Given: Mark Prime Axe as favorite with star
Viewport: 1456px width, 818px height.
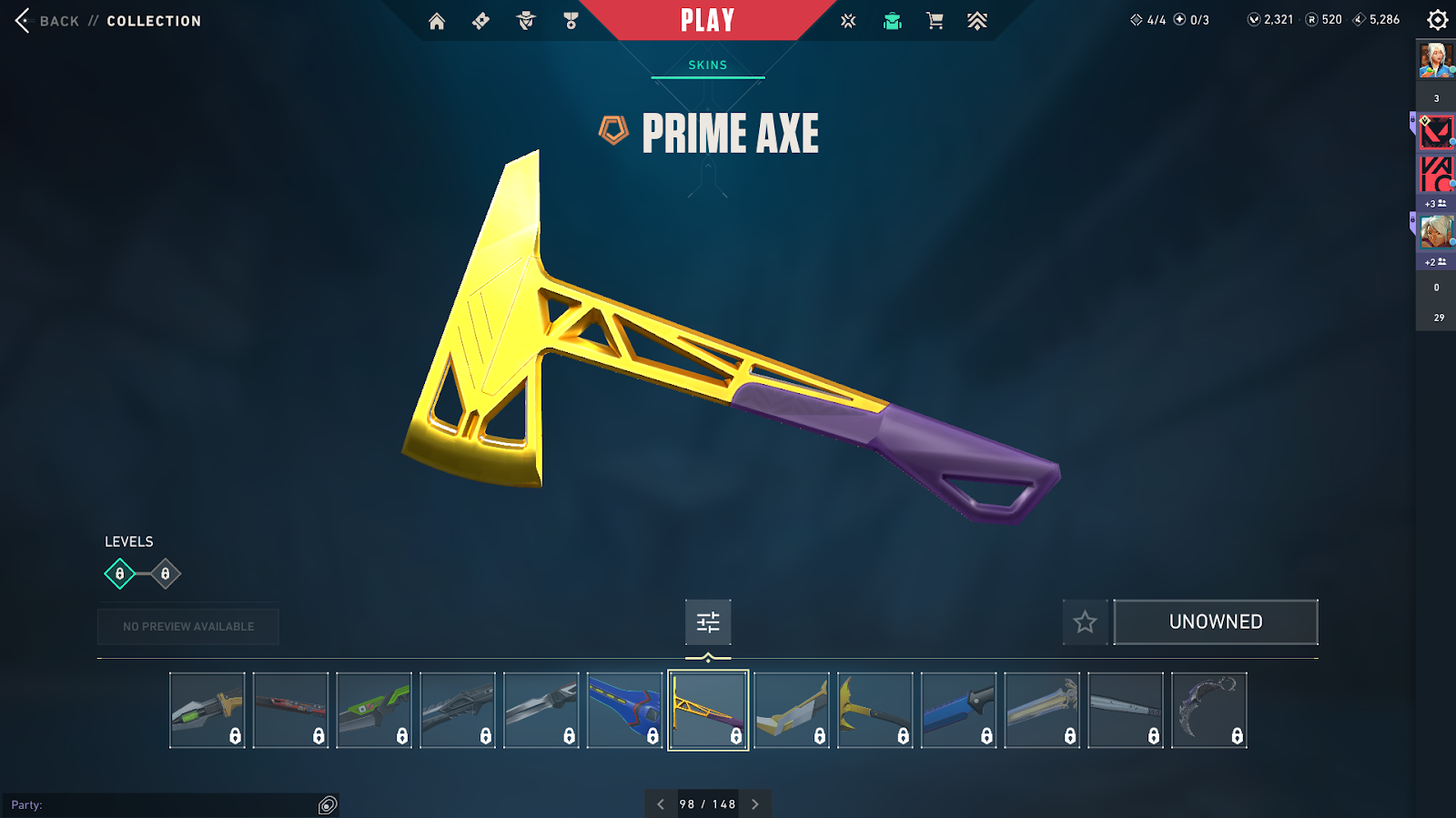Looking at the screenshot, I should click(1085, 622).
